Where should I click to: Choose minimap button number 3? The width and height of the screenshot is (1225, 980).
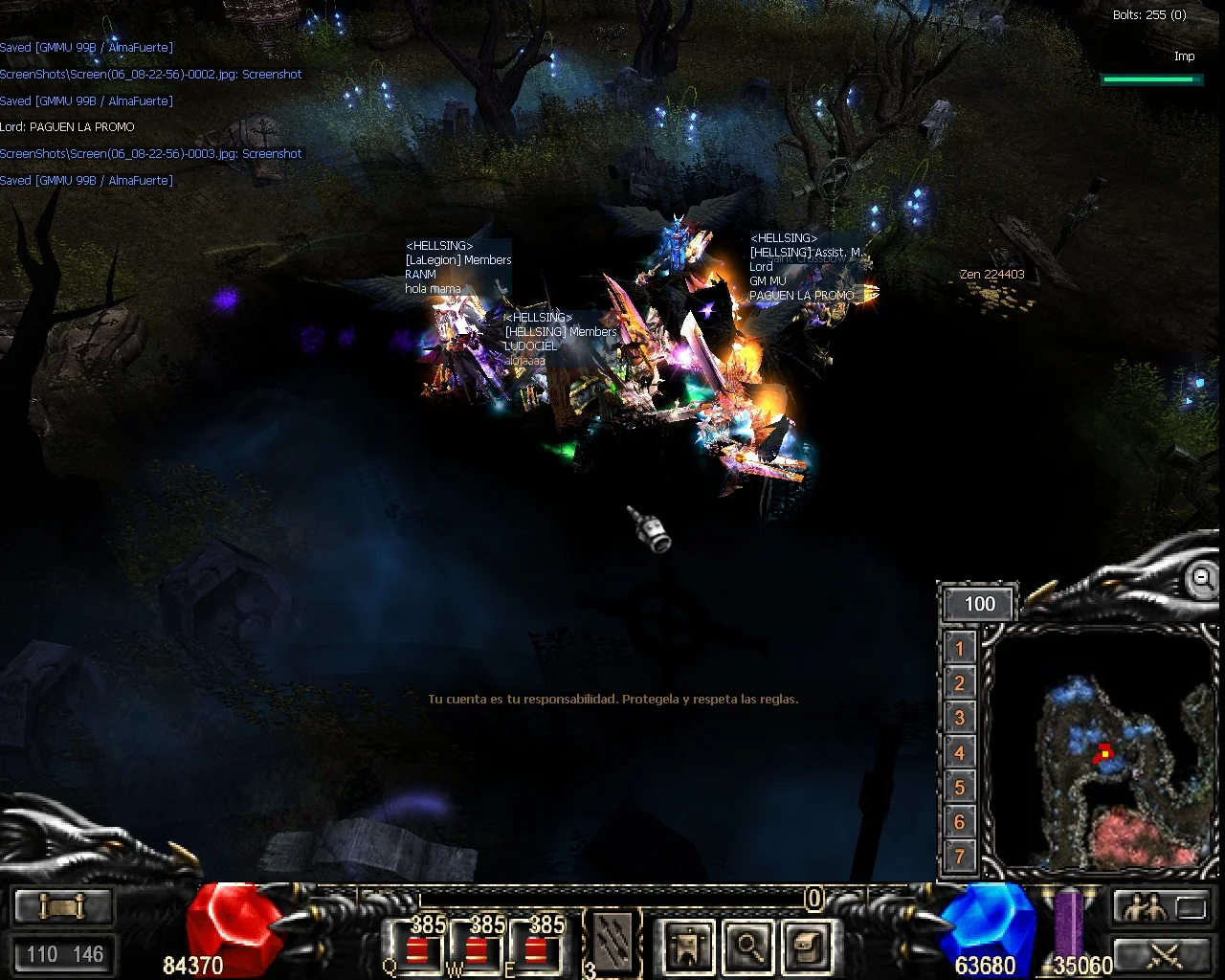(960, 718)
